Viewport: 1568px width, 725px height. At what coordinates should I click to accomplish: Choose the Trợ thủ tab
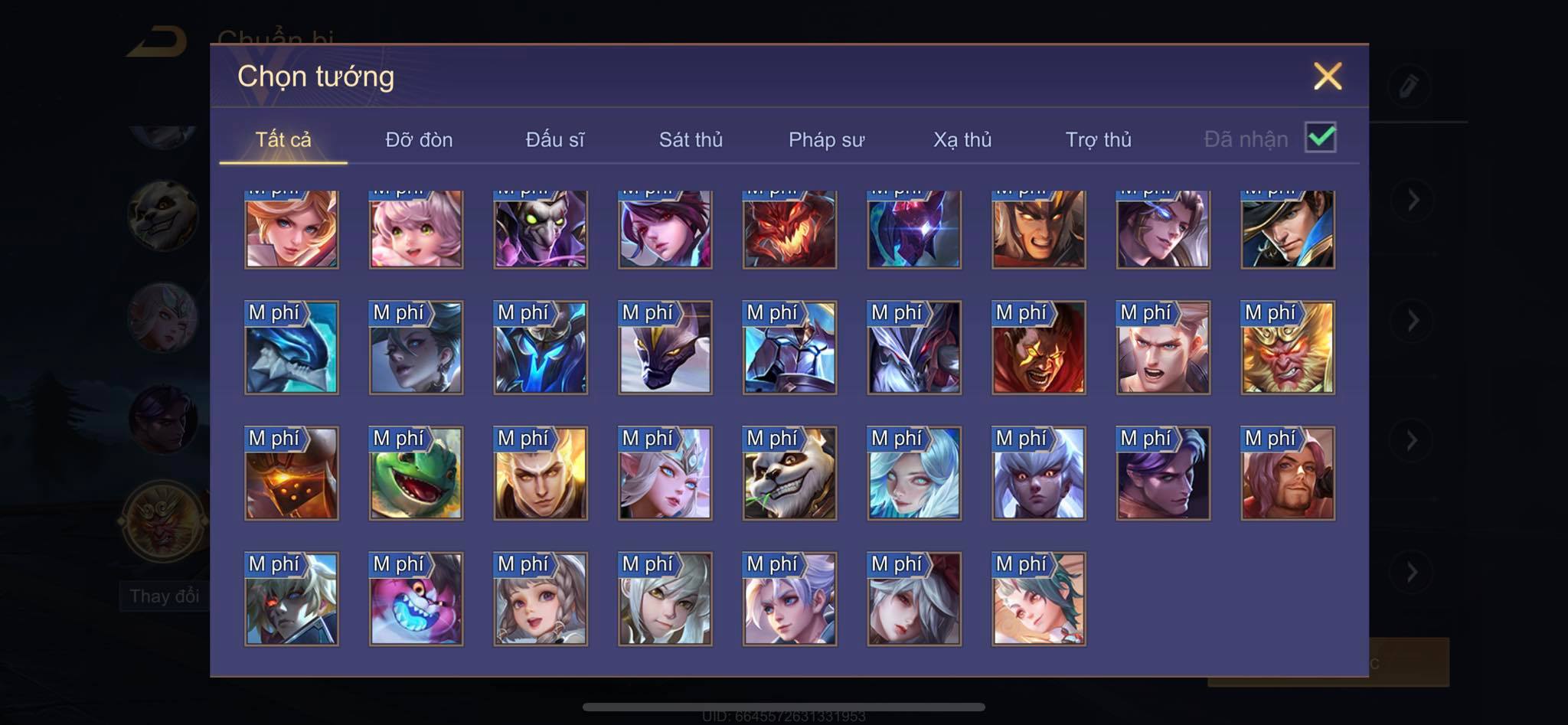point(1098,139)
